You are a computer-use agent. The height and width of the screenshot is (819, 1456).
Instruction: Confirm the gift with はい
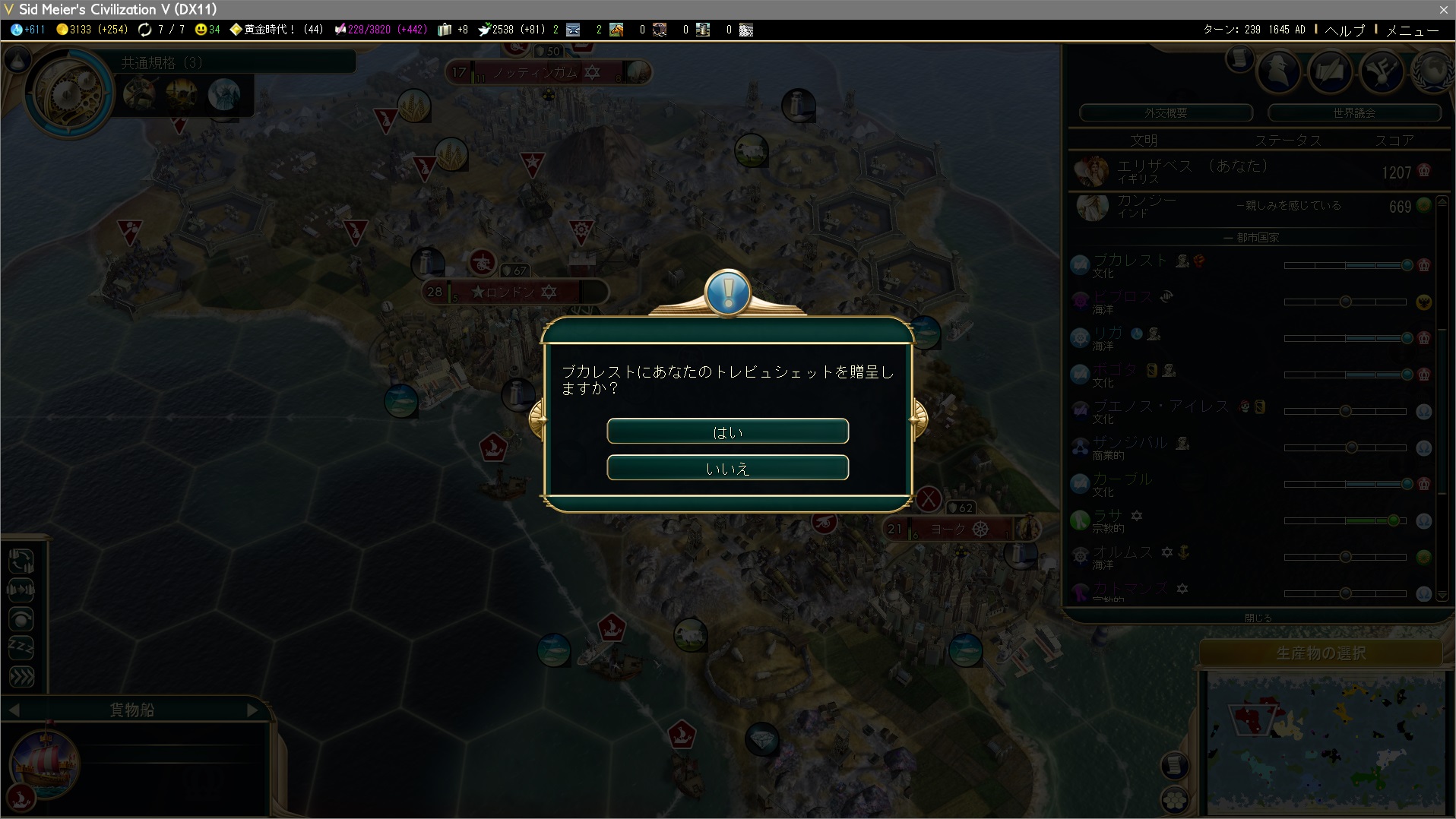[x=727, y=432]
